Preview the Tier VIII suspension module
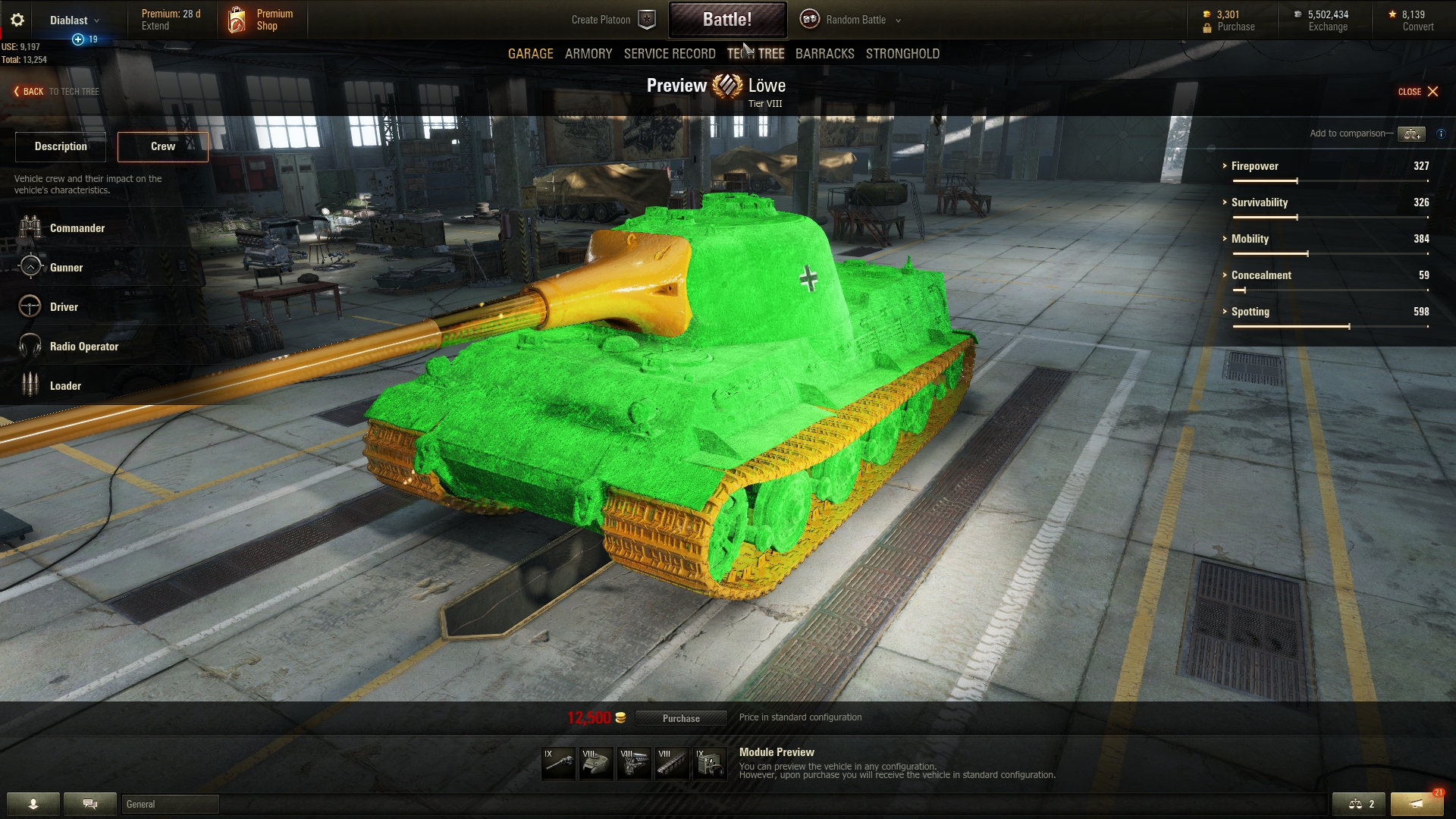This screenshot has height=819, width=1456. click(673, 763)
